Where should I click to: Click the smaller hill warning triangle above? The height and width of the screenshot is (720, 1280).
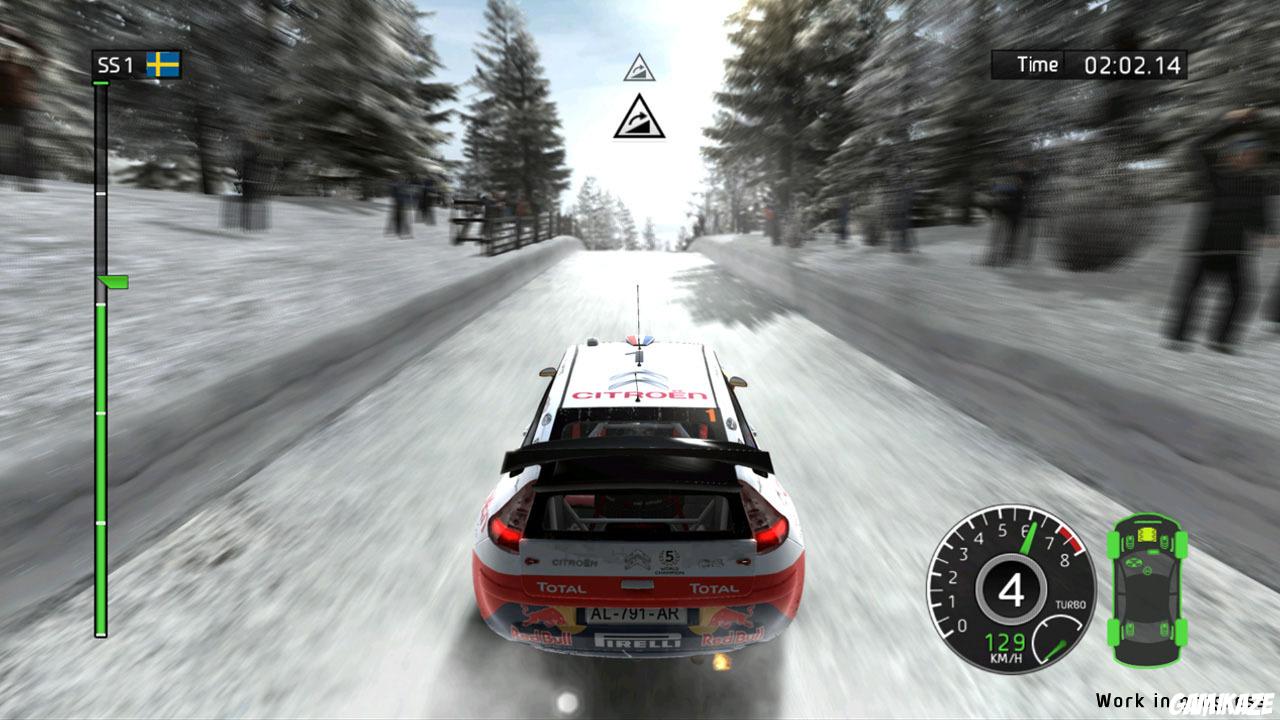(x=640, y=69)
